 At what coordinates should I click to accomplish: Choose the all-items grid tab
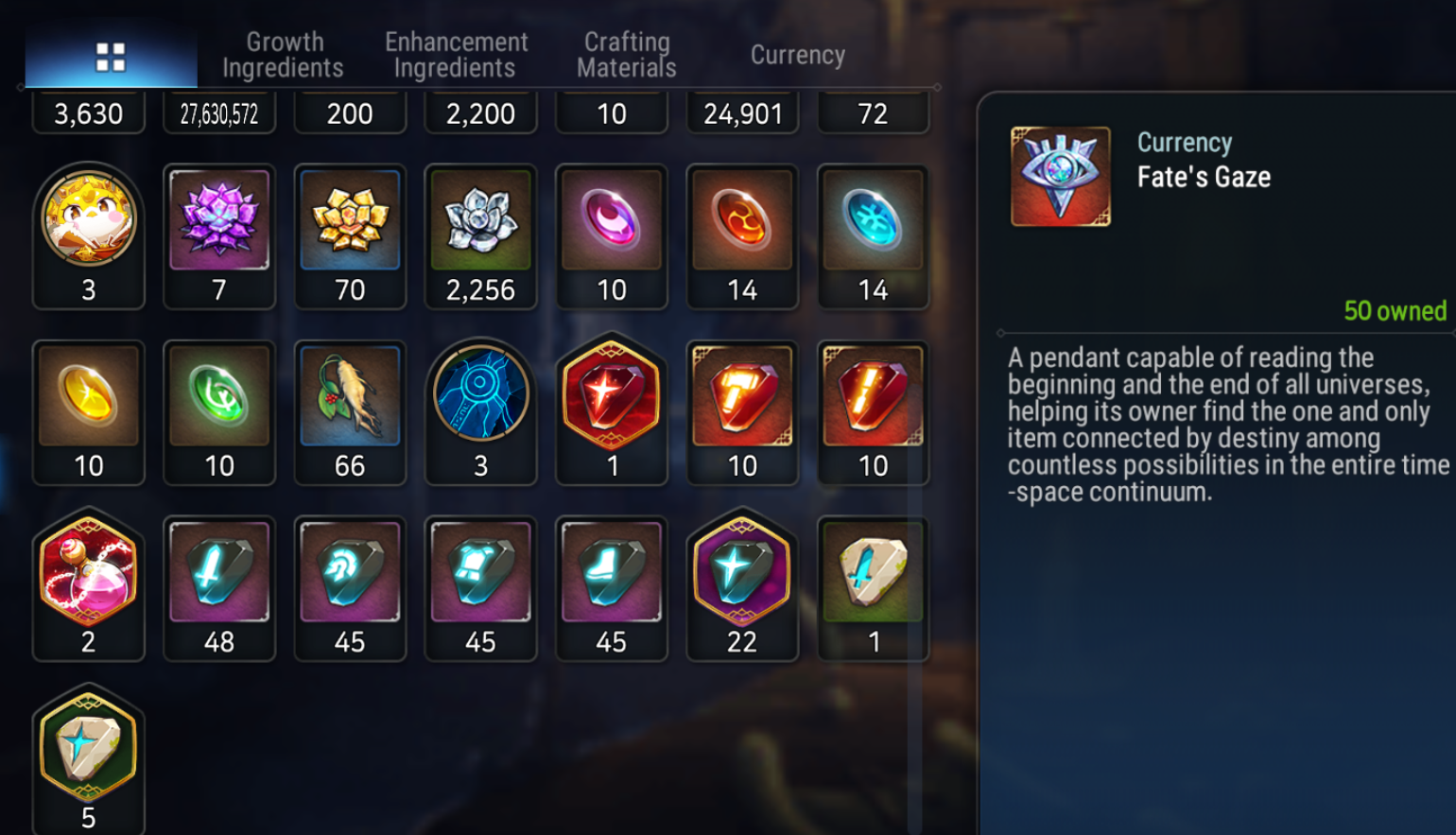(x=111, y=57)
